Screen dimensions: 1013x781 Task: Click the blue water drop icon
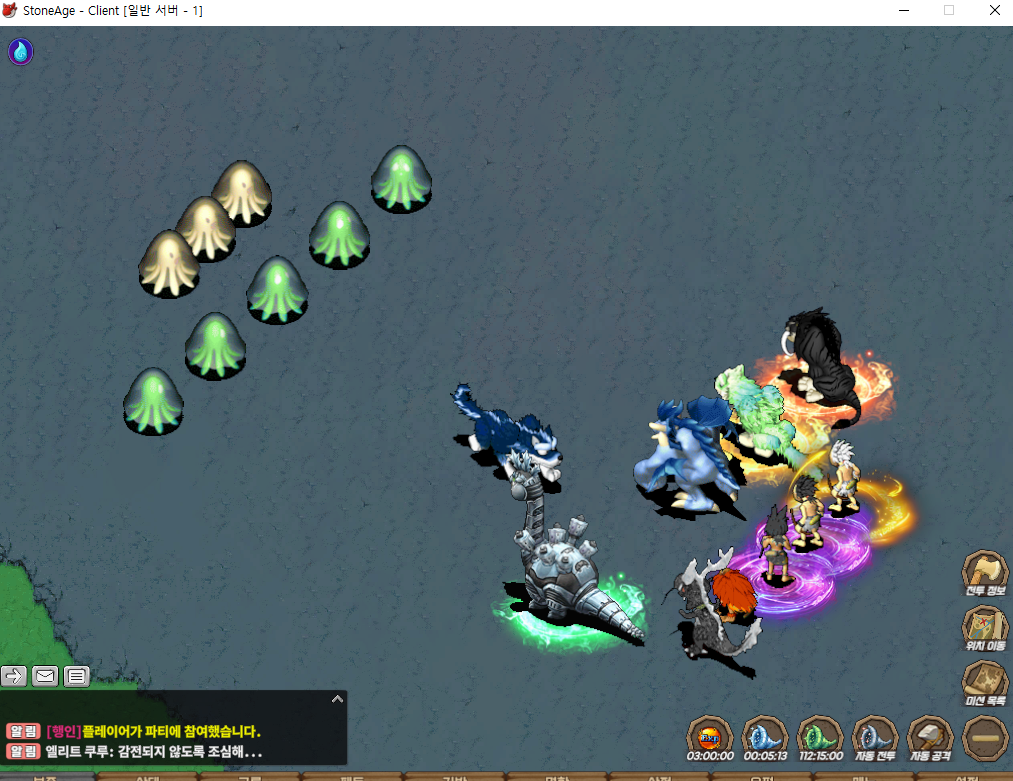[x=21, y=51]
